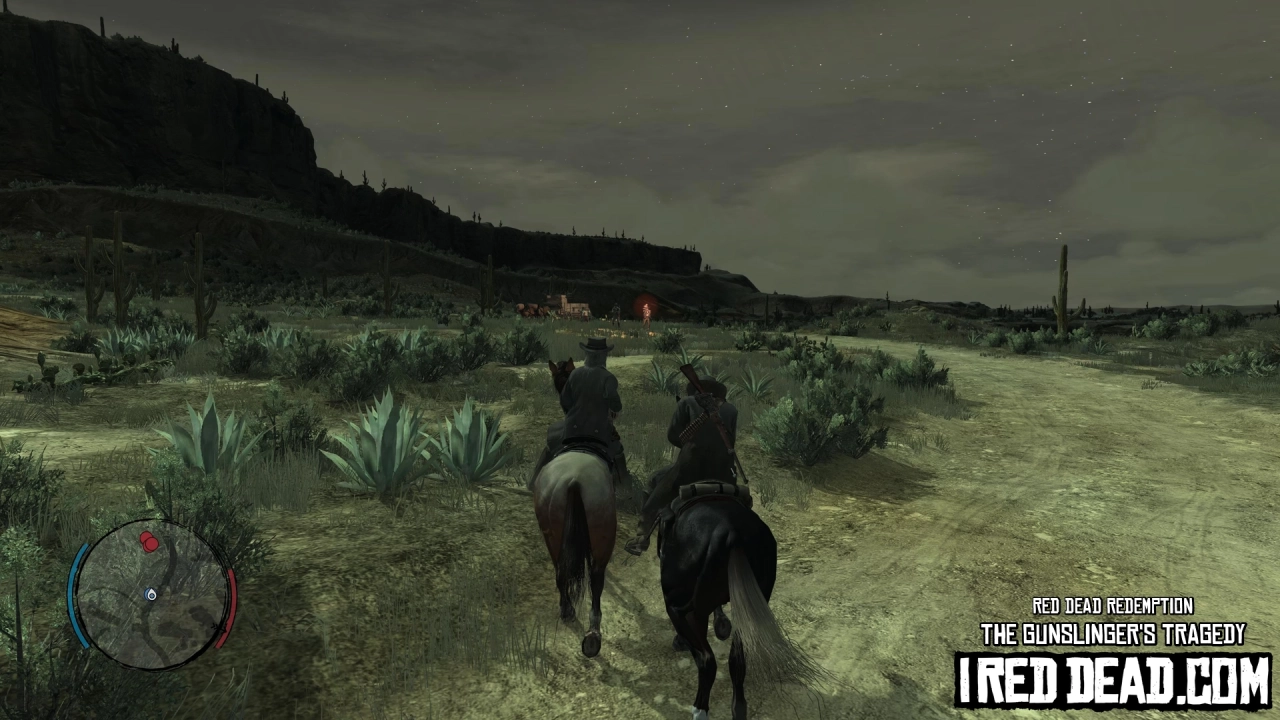Screen dimensions: 1280x720
Task: Select the mission title The Gunslinger's Tragedy
Action: [1113, 632]
